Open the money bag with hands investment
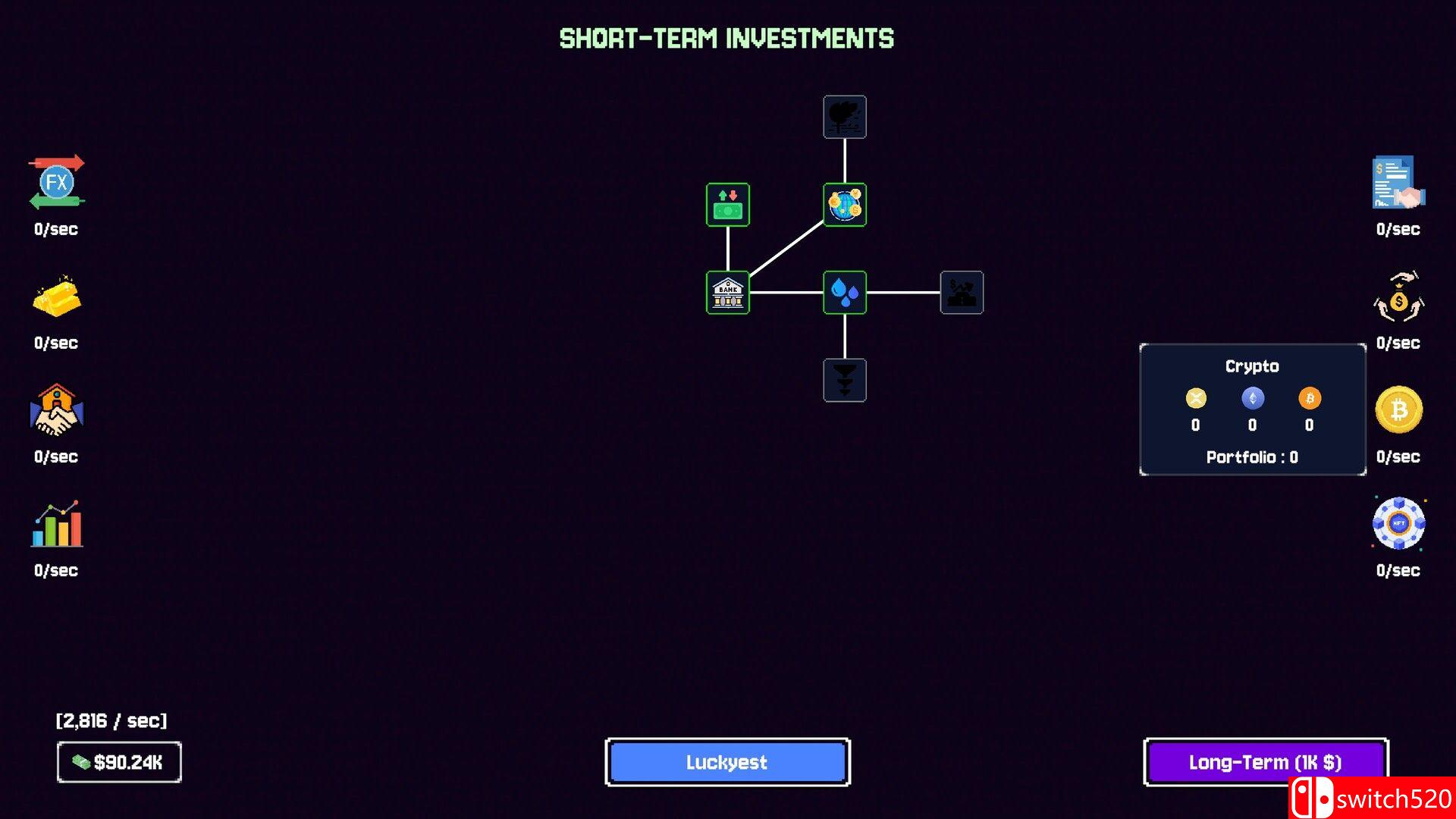The height and width of the screenshot is (819, 1456). tap(1398, 297)
